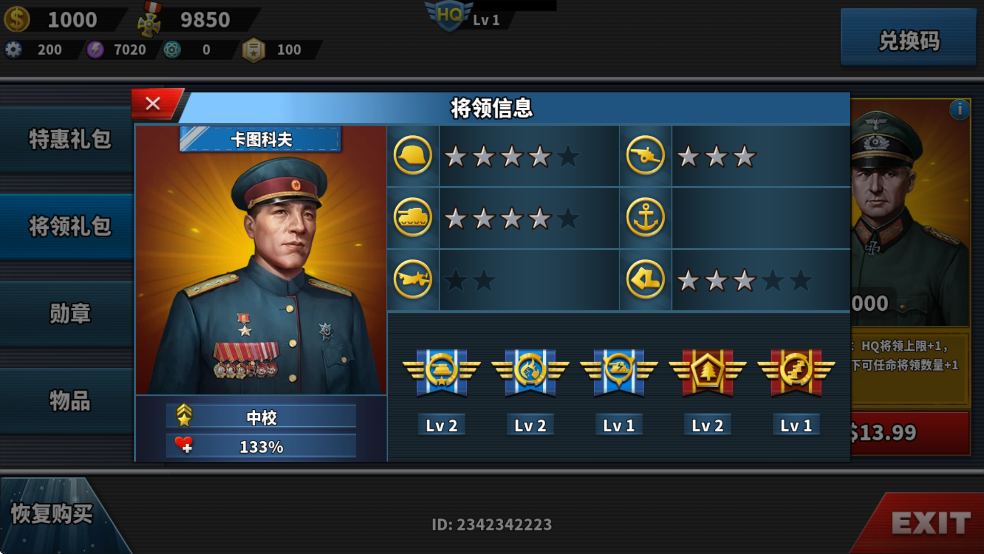This screenshot has width=984, height=554.
Task: Click the infantry helmet rating icon
Action: [x=413, y=156]
